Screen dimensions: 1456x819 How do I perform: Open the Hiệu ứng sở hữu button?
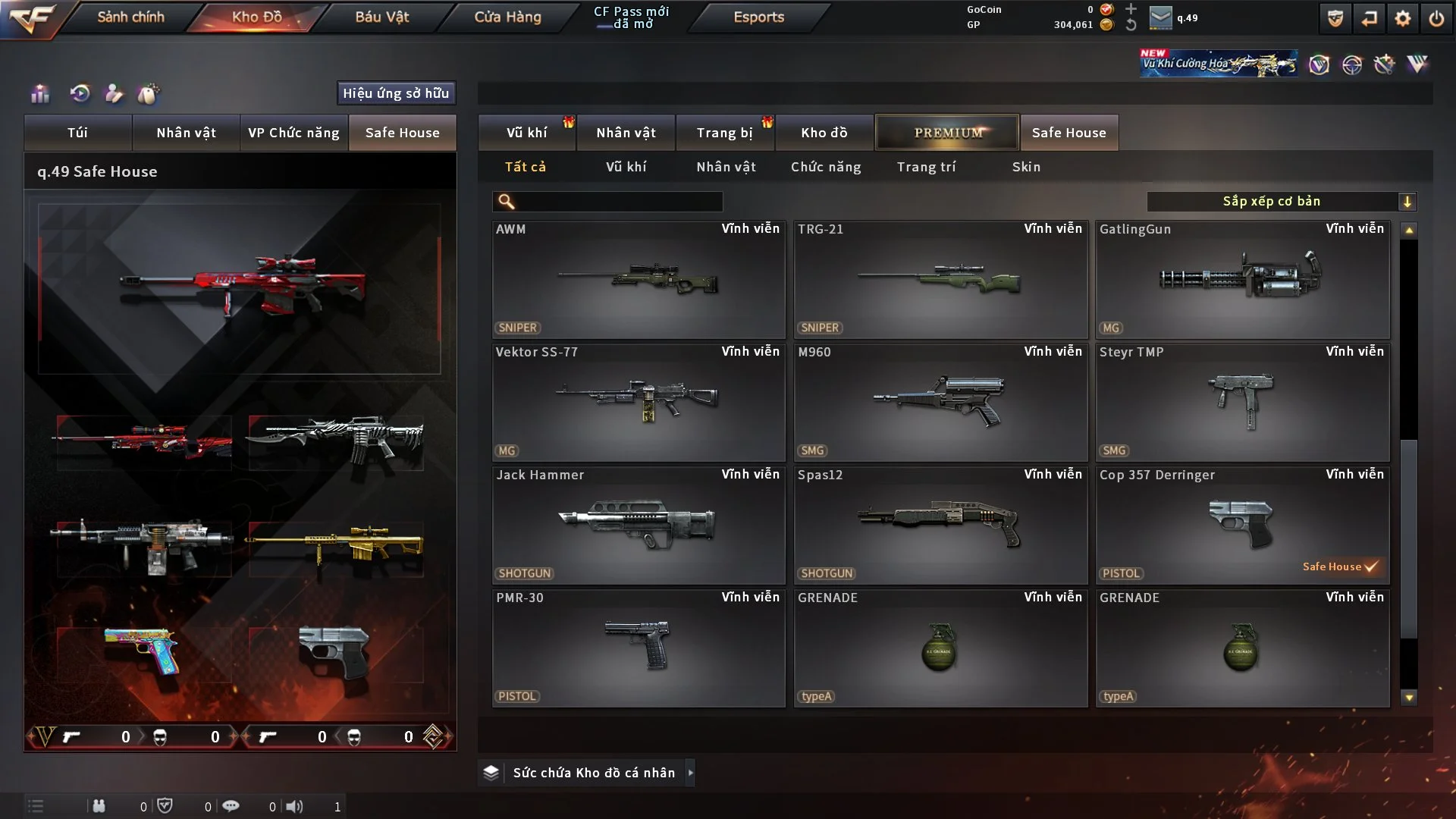click(x=396, y=93)
